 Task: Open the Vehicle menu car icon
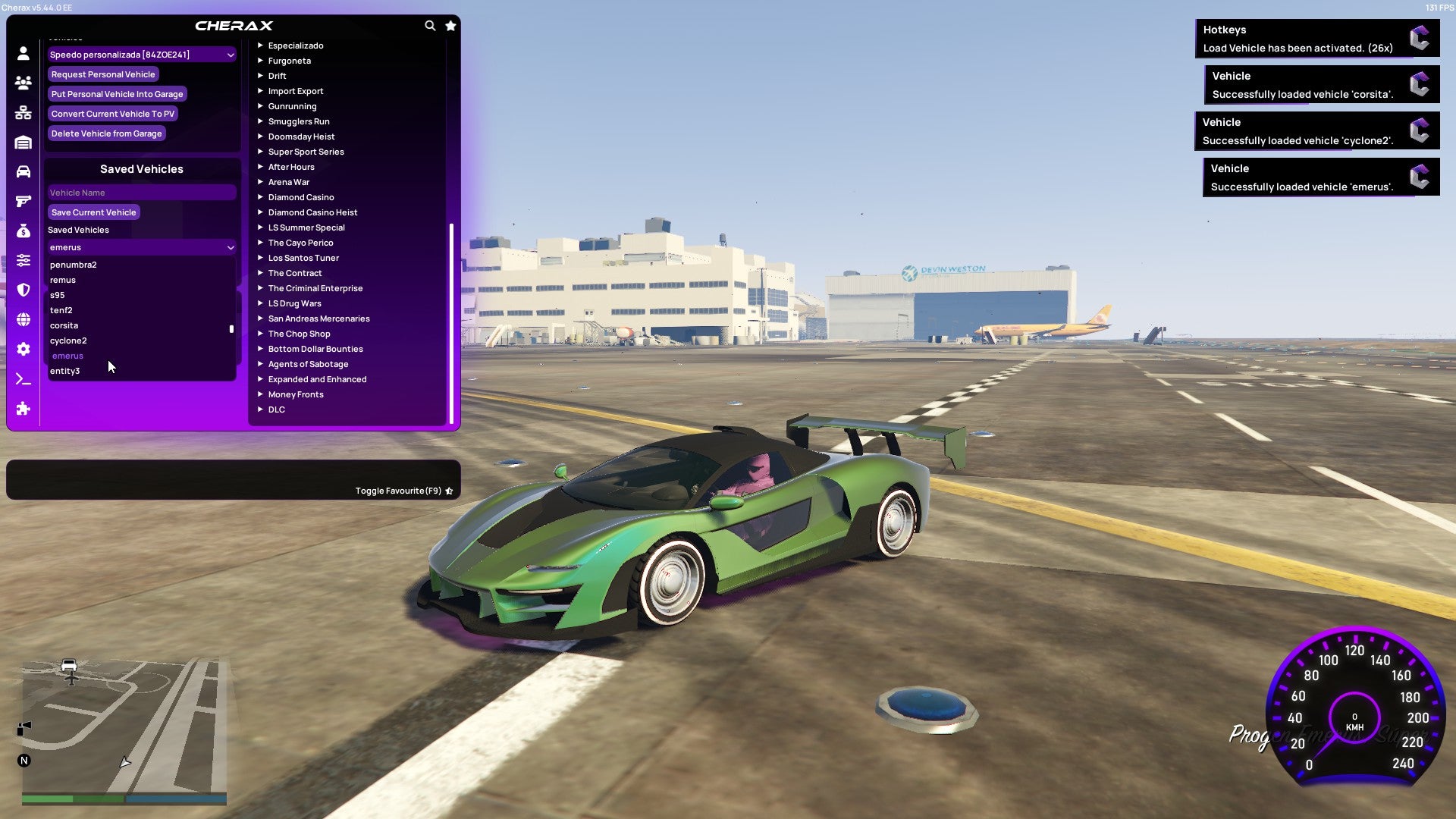[x=23, y=170]
